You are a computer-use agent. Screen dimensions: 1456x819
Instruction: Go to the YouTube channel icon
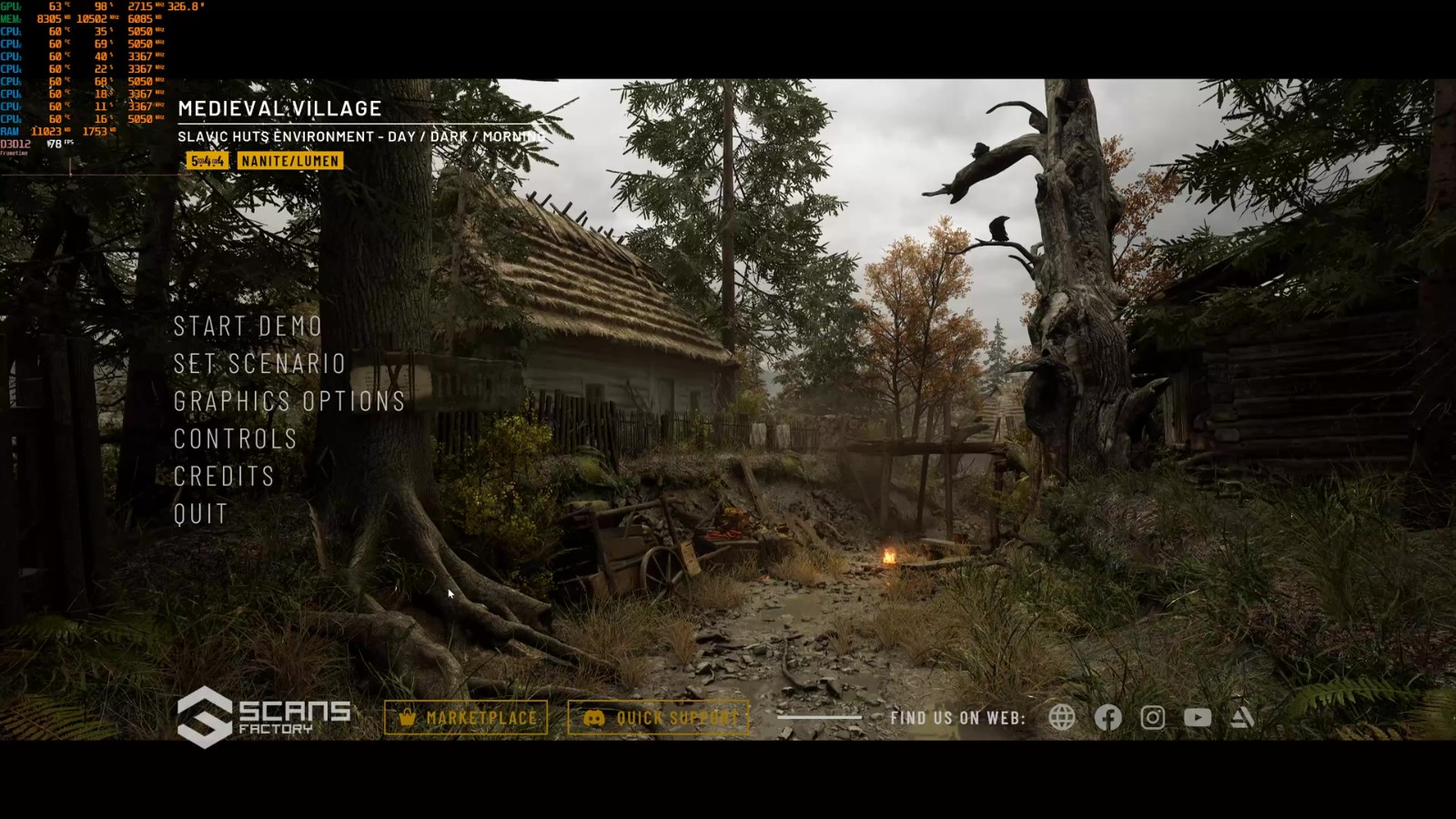(x=1198, y=718)
